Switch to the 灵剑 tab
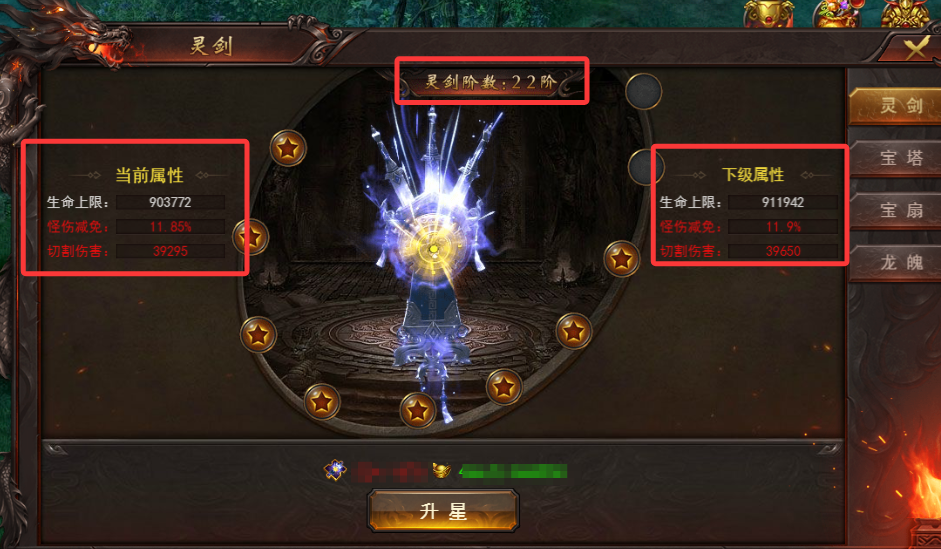This screenshot has width=941, height=549. (894, 107)
